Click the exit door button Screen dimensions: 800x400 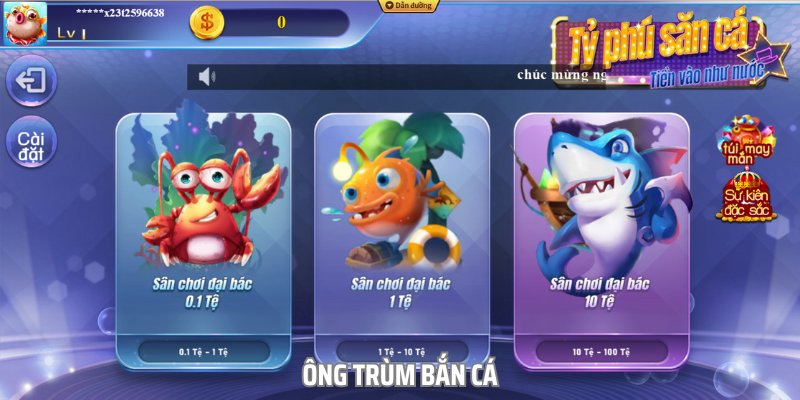tap(31, 81)
